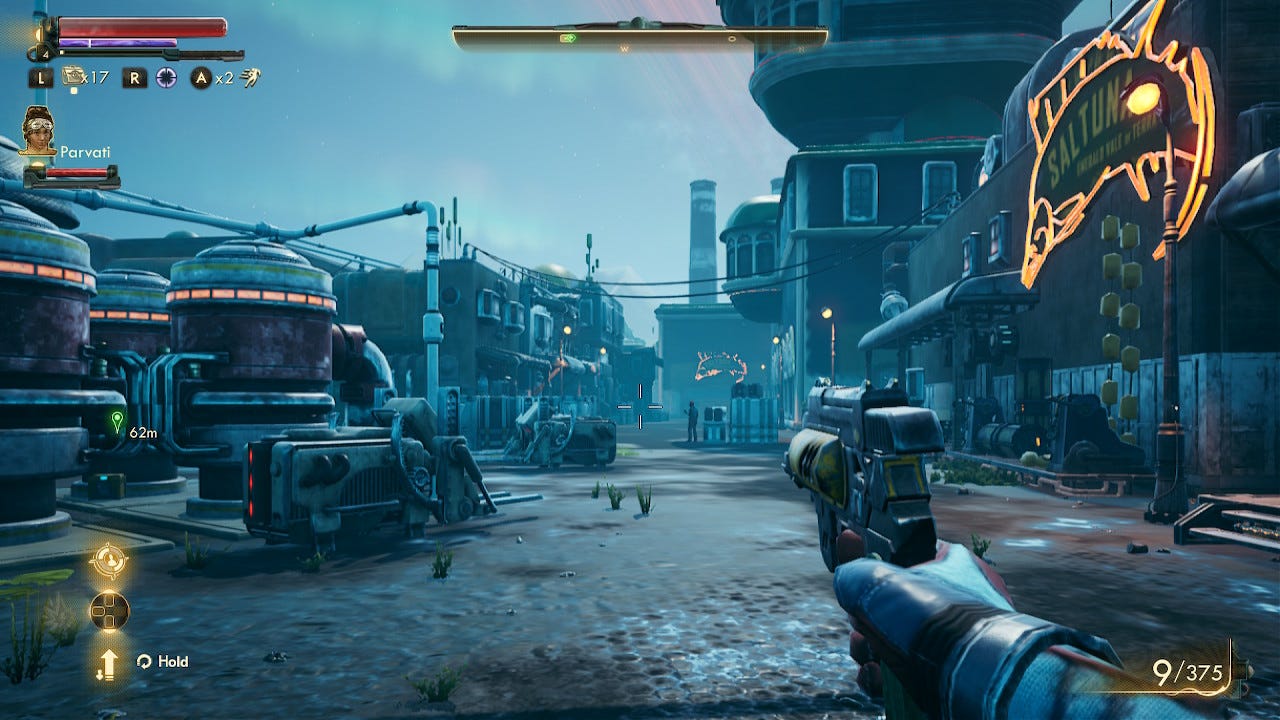Image resolution: width=1280 pixels, height=720 pixels.
Task: Select the running figure dodge icon
Action: pos(250,77)
